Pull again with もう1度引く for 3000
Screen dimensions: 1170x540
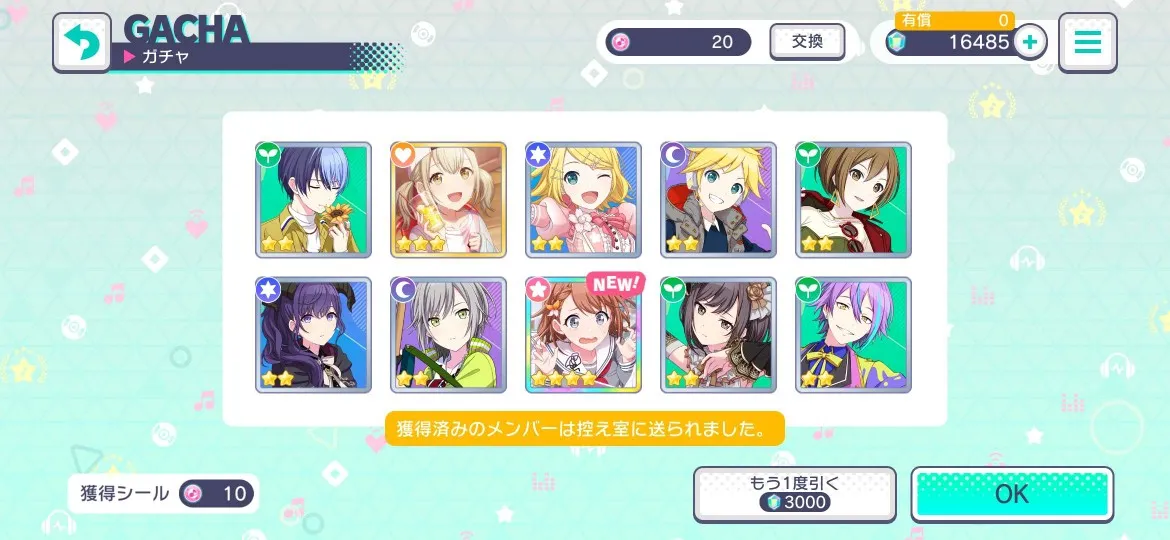tap(794, 493)
